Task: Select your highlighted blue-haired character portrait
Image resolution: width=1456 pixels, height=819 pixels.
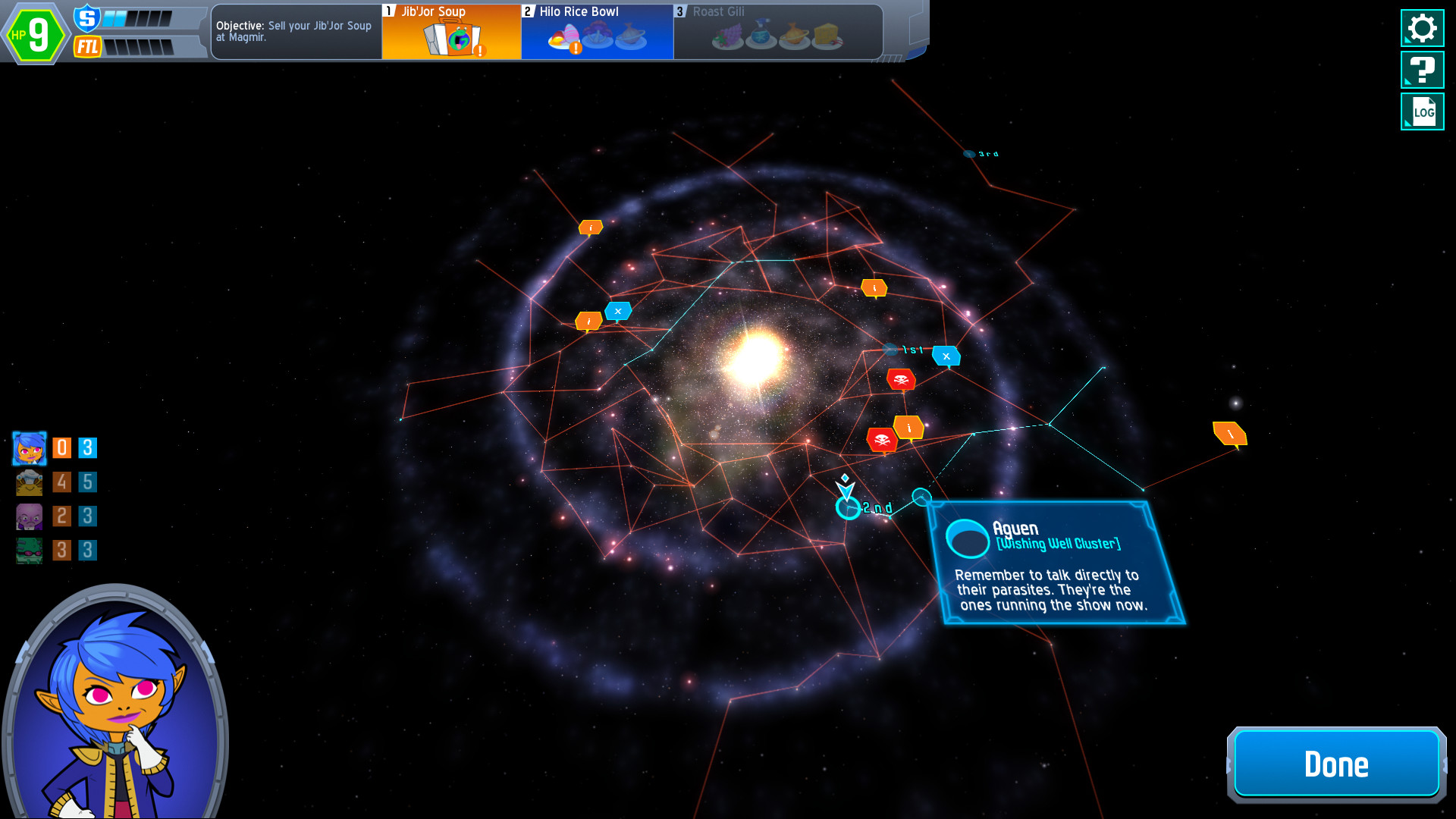Action: tap(28, 448)
